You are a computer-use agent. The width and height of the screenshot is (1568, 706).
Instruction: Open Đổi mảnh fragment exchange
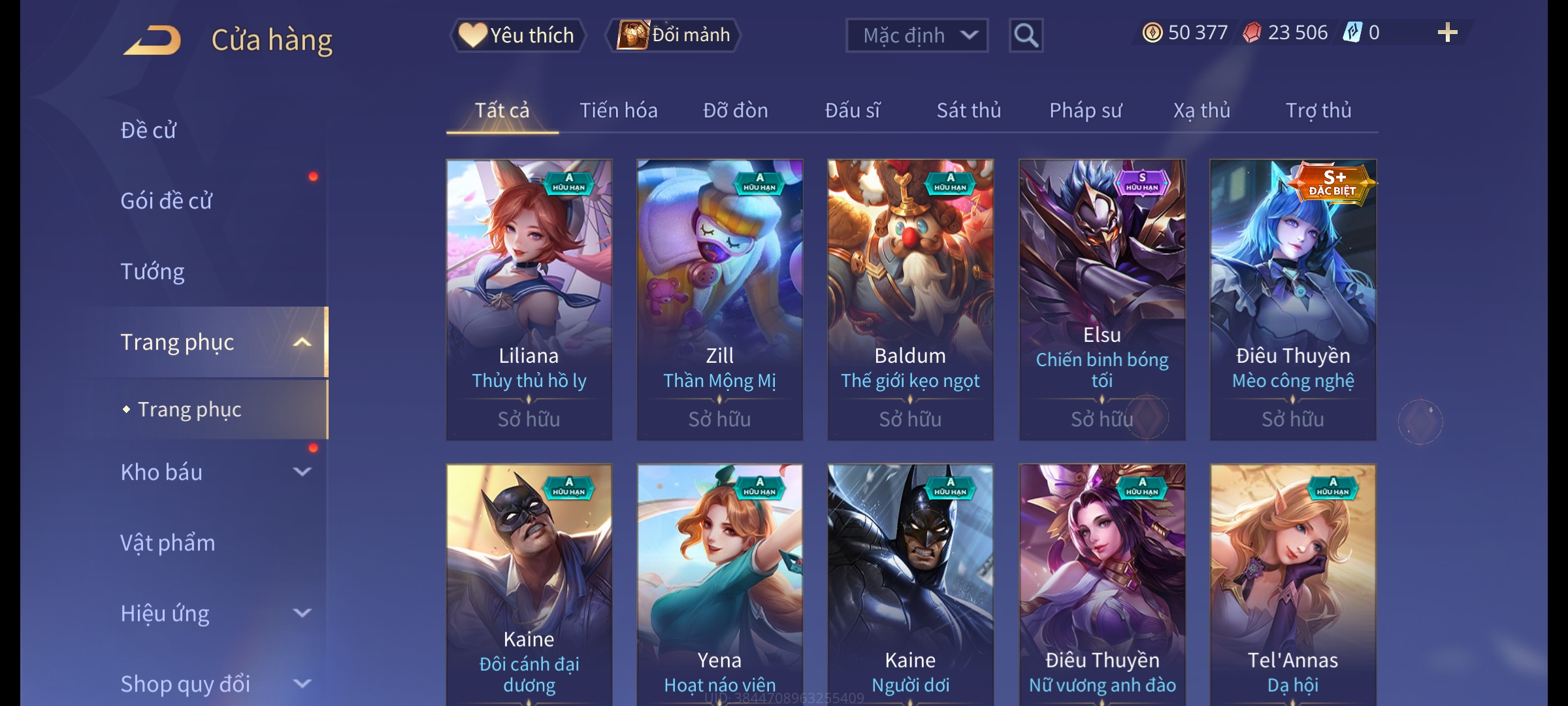pyautogui.click(x=674, y=35)
